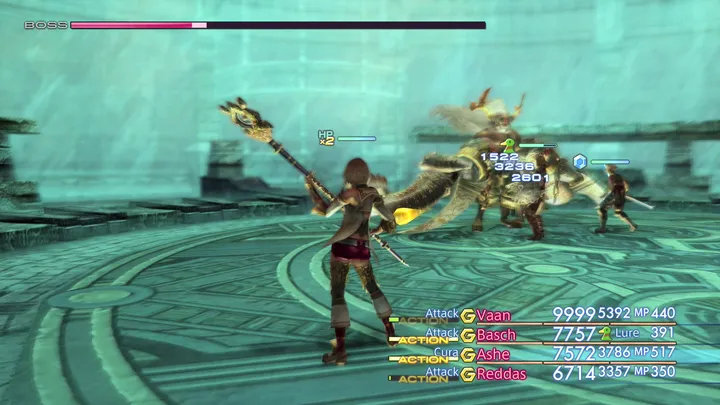The image size is (720, 405).
Task: Select Basch in the party list
Action: tap(497, 335)
